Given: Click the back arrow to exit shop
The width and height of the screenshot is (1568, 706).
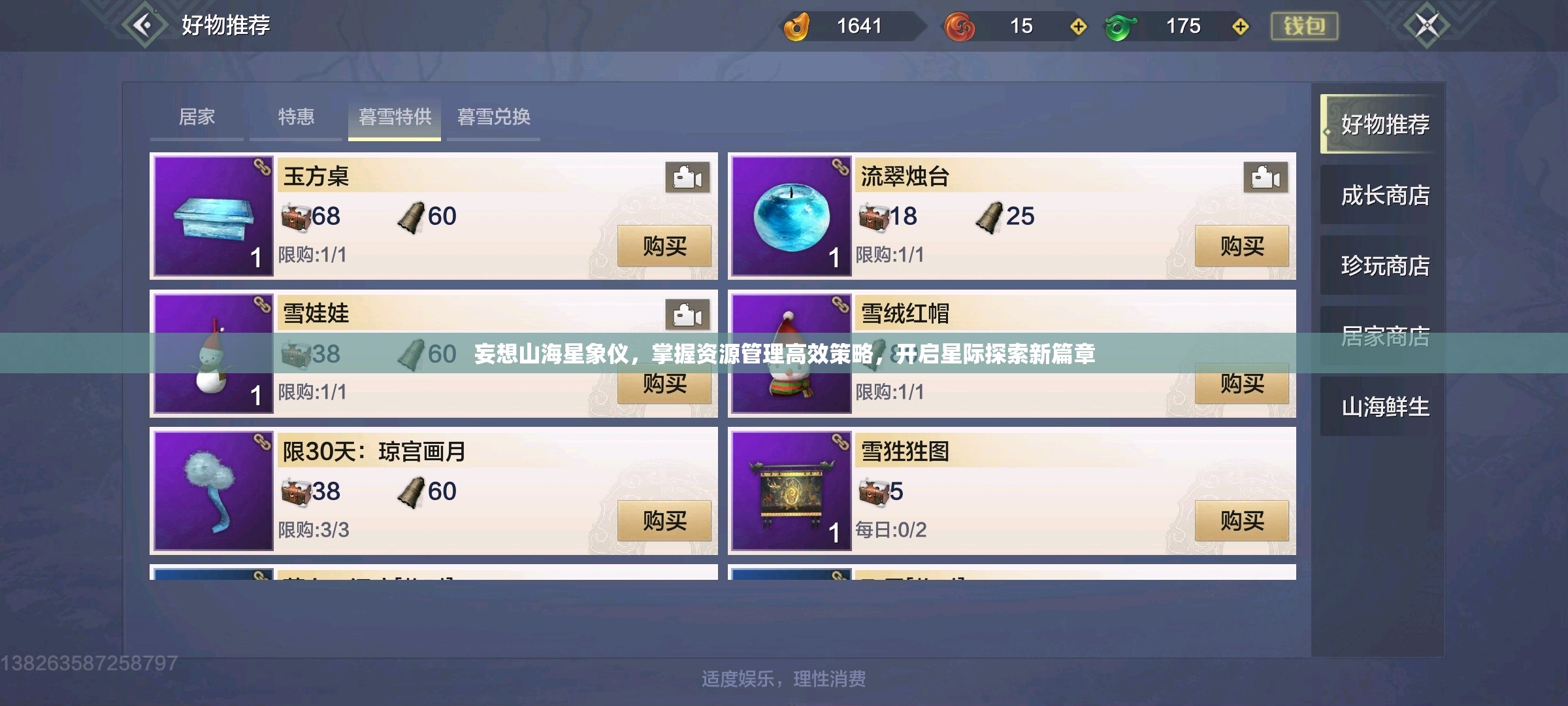Looking at the screenshot, I should tap(145, 25).
